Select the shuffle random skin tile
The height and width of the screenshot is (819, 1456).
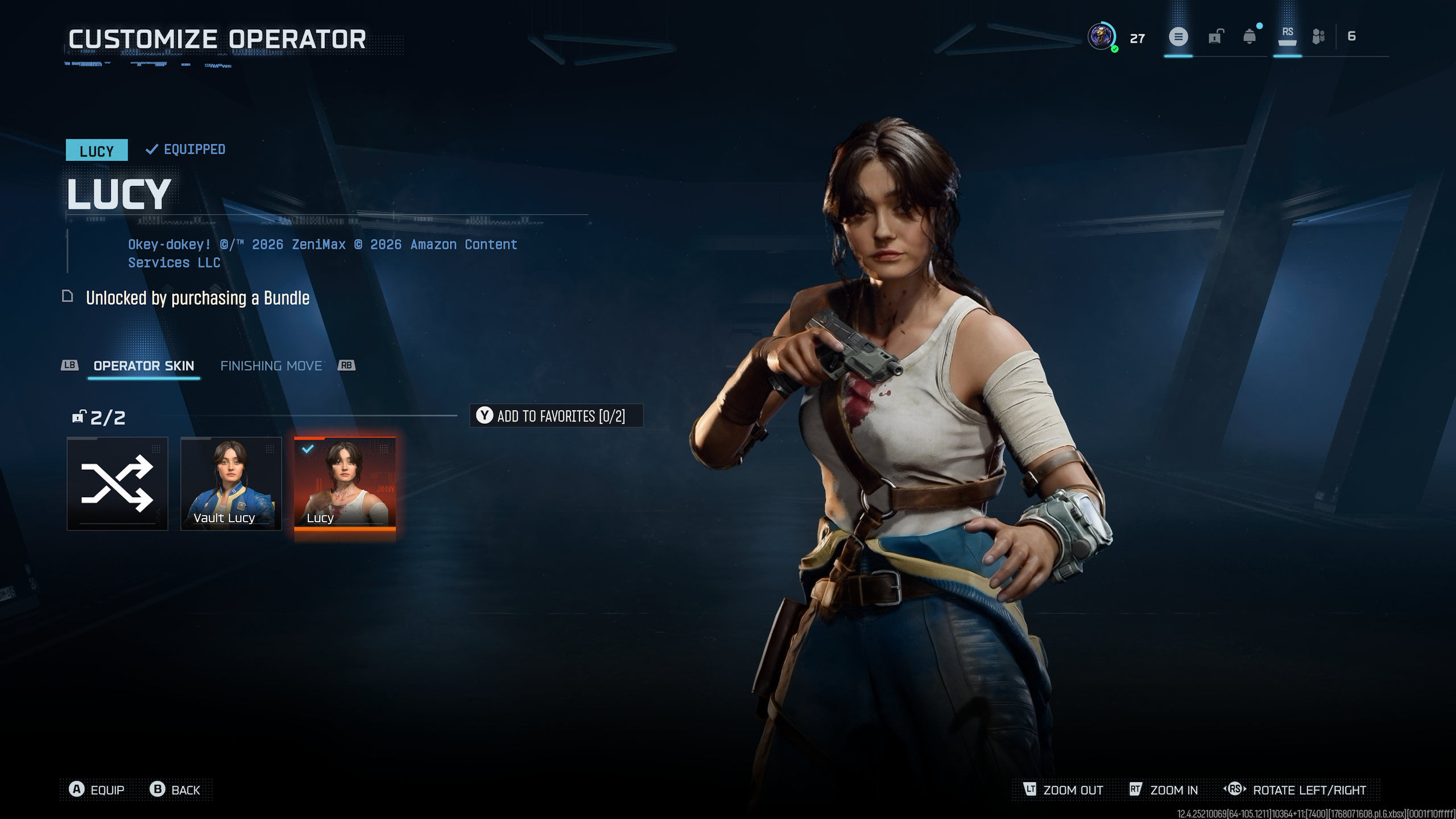tap(117, 483)
